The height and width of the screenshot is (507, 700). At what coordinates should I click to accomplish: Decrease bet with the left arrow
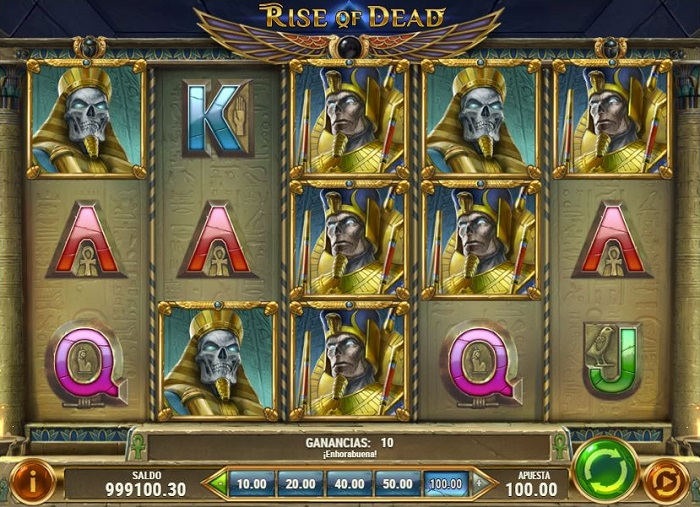(x=217, y=484)
